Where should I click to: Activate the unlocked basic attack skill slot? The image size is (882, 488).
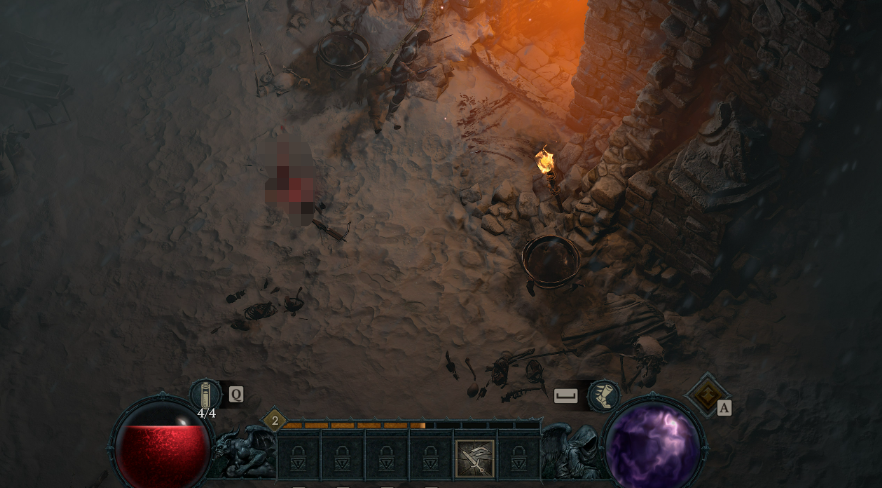[475, 458]
